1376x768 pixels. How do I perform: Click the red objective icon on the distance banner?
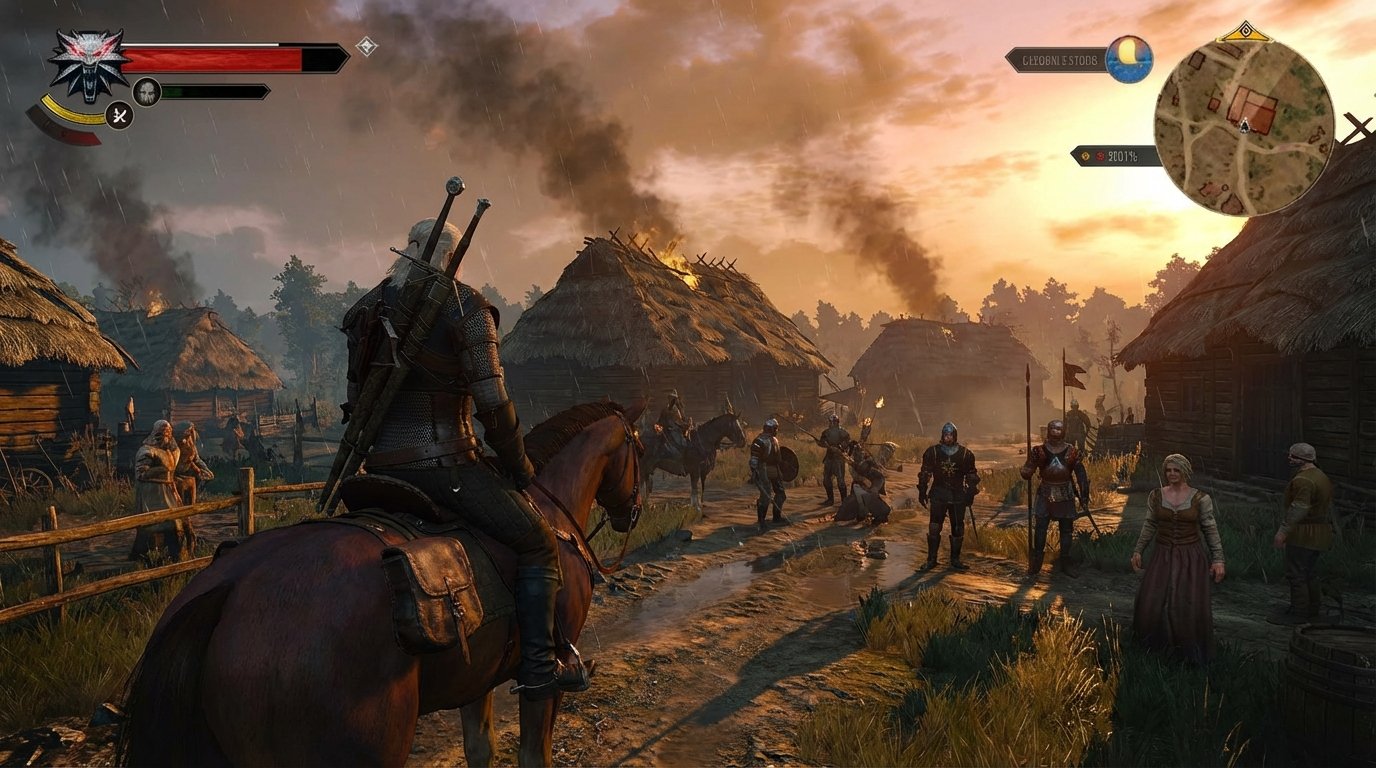pyautogui.click(x=1101, y=156)
